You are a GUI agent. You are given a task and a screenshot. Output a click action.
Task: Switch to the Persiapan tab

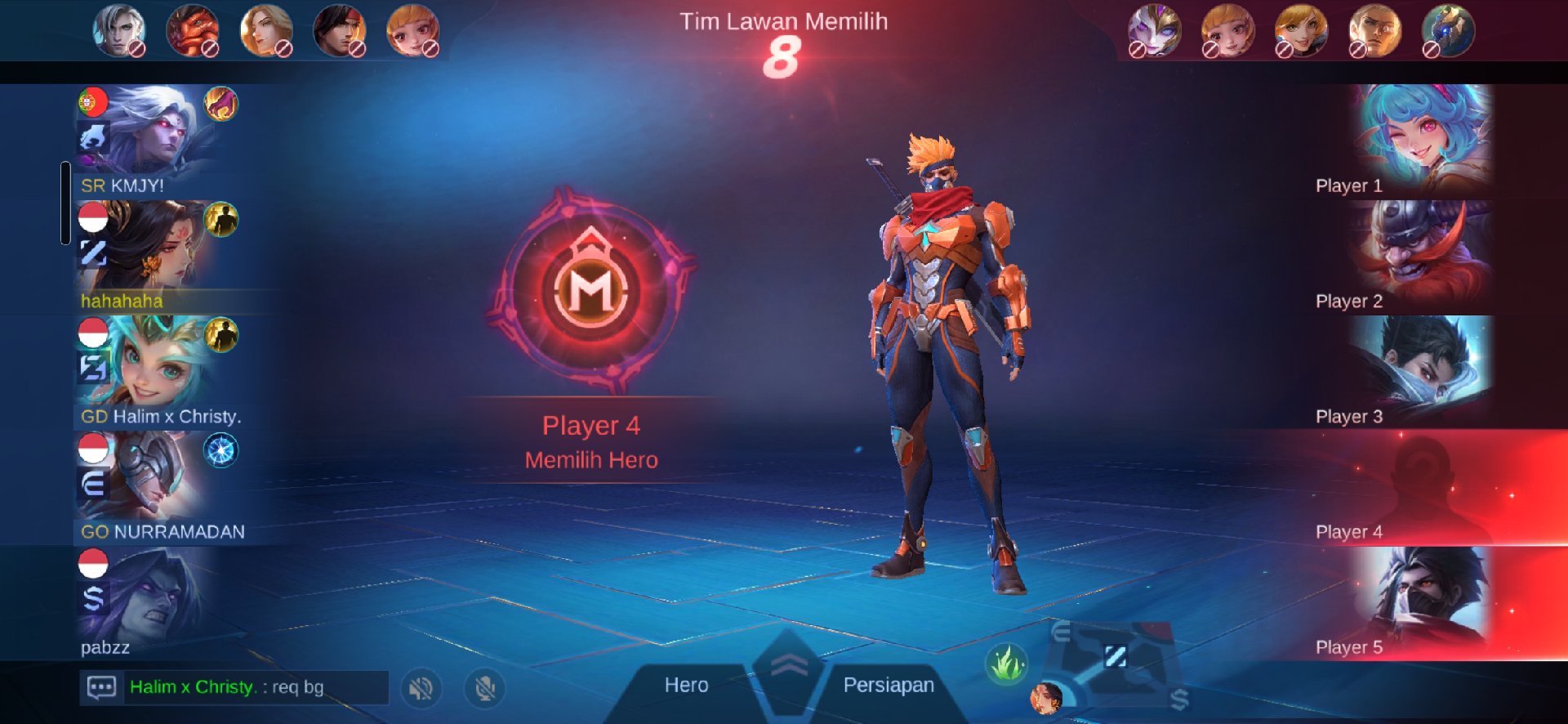[889, 686]
